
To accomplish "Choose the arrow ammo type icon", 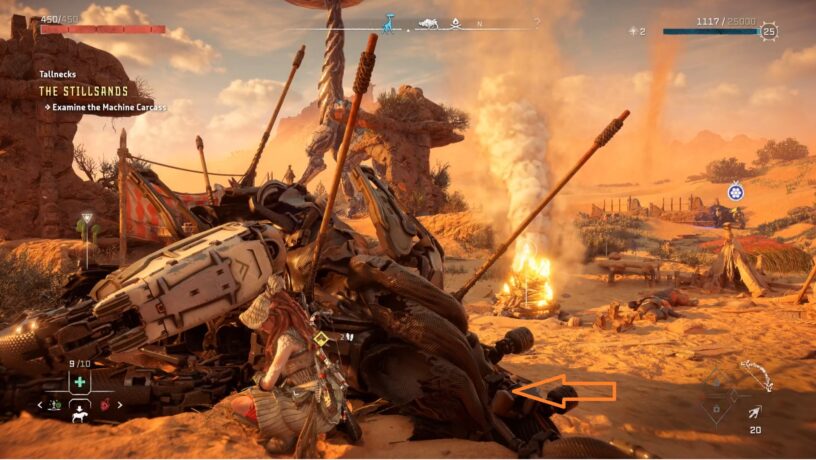I will tap(753, 412).
